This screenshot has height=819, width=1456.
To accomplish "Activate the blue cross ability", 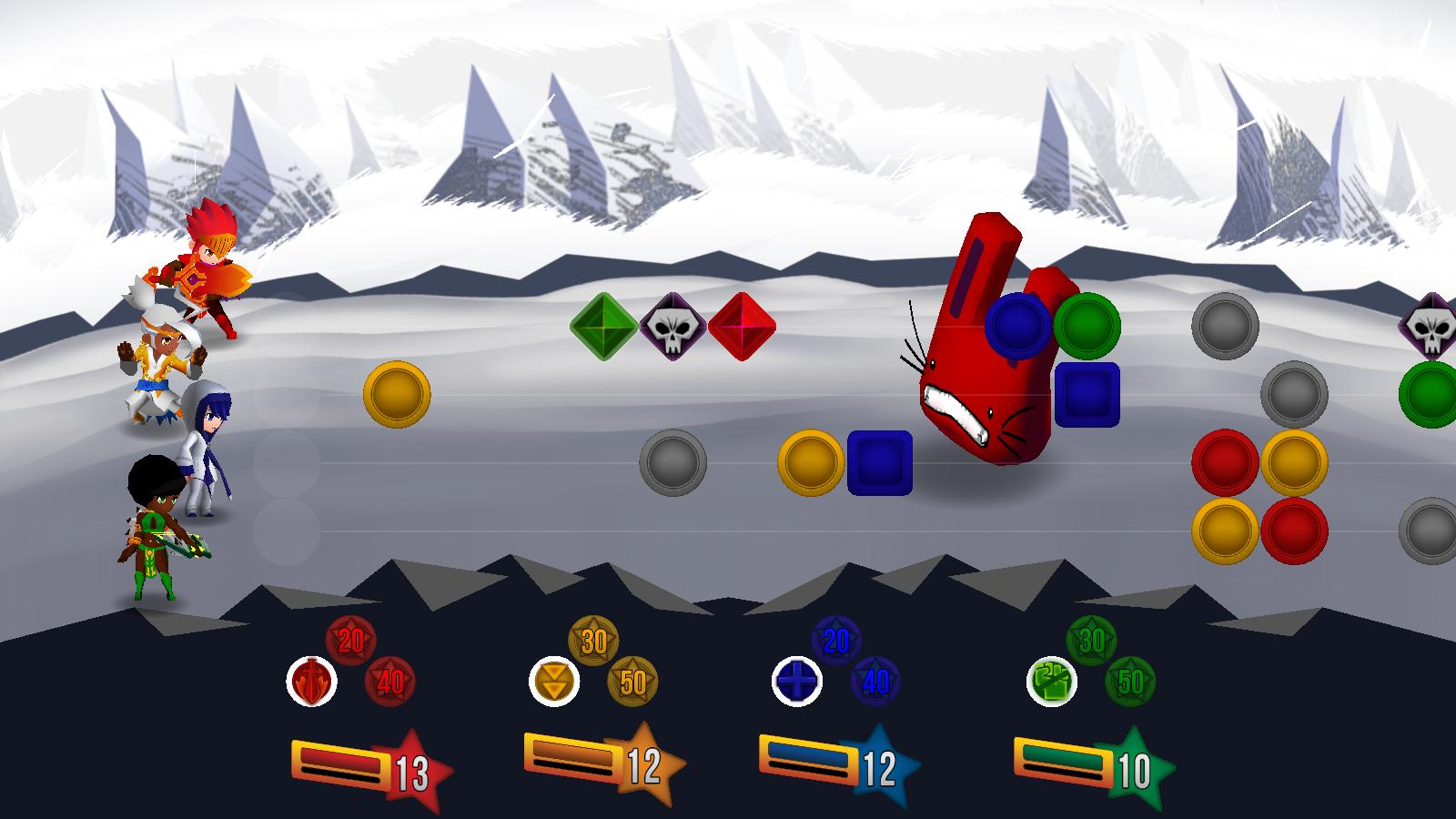I will pyautogui.click(x=797, y=681).
